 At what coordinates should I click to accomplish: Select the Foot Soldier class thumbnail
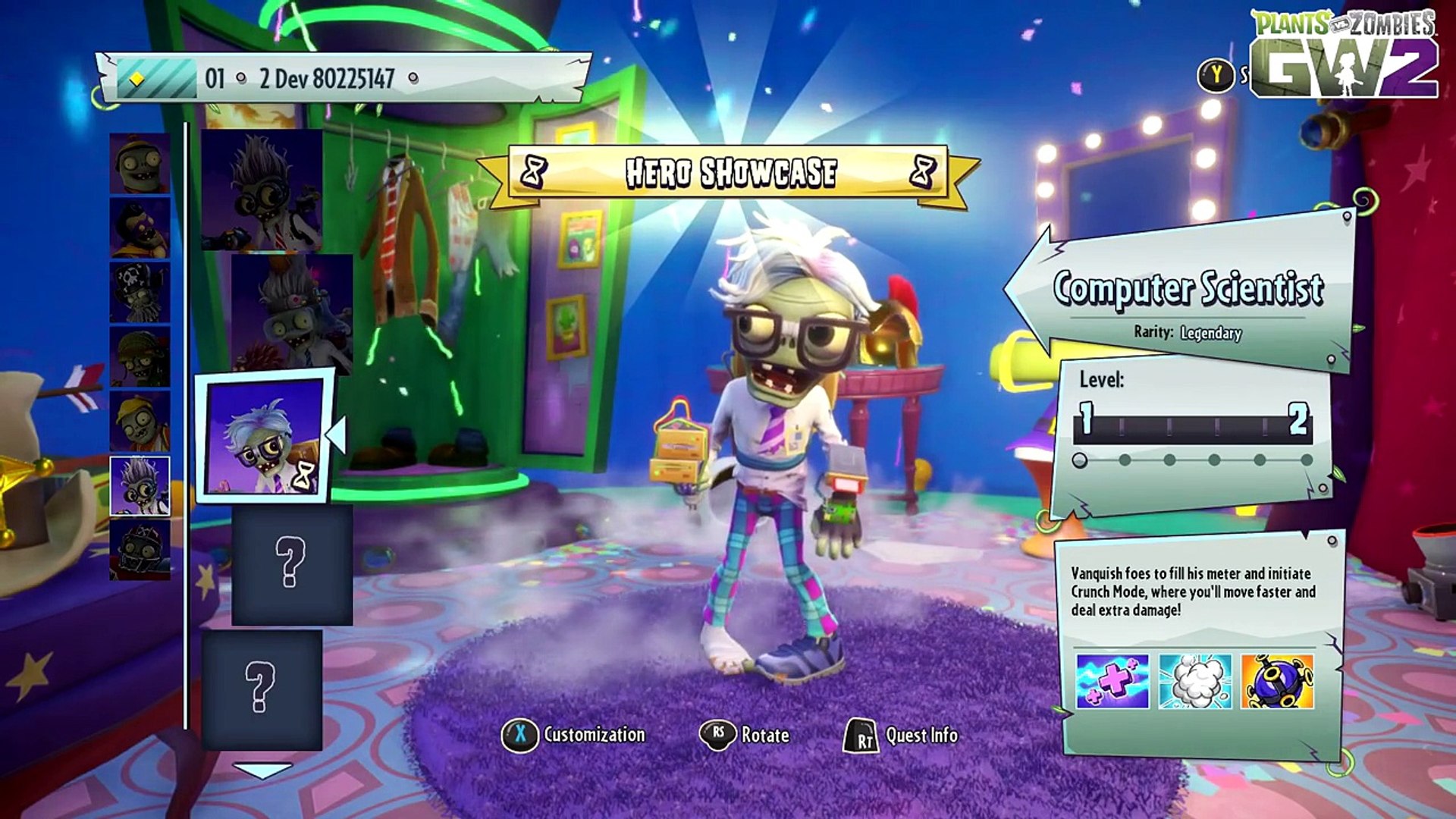(x=140, y=357)
